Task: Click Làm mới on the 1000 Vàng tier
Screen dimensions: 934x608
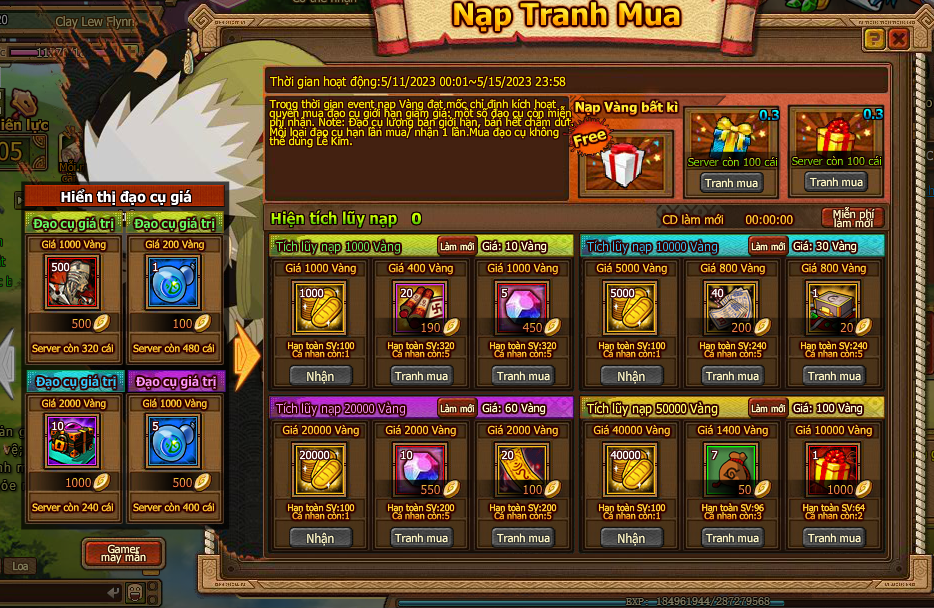Action: (x=456, y=246)
